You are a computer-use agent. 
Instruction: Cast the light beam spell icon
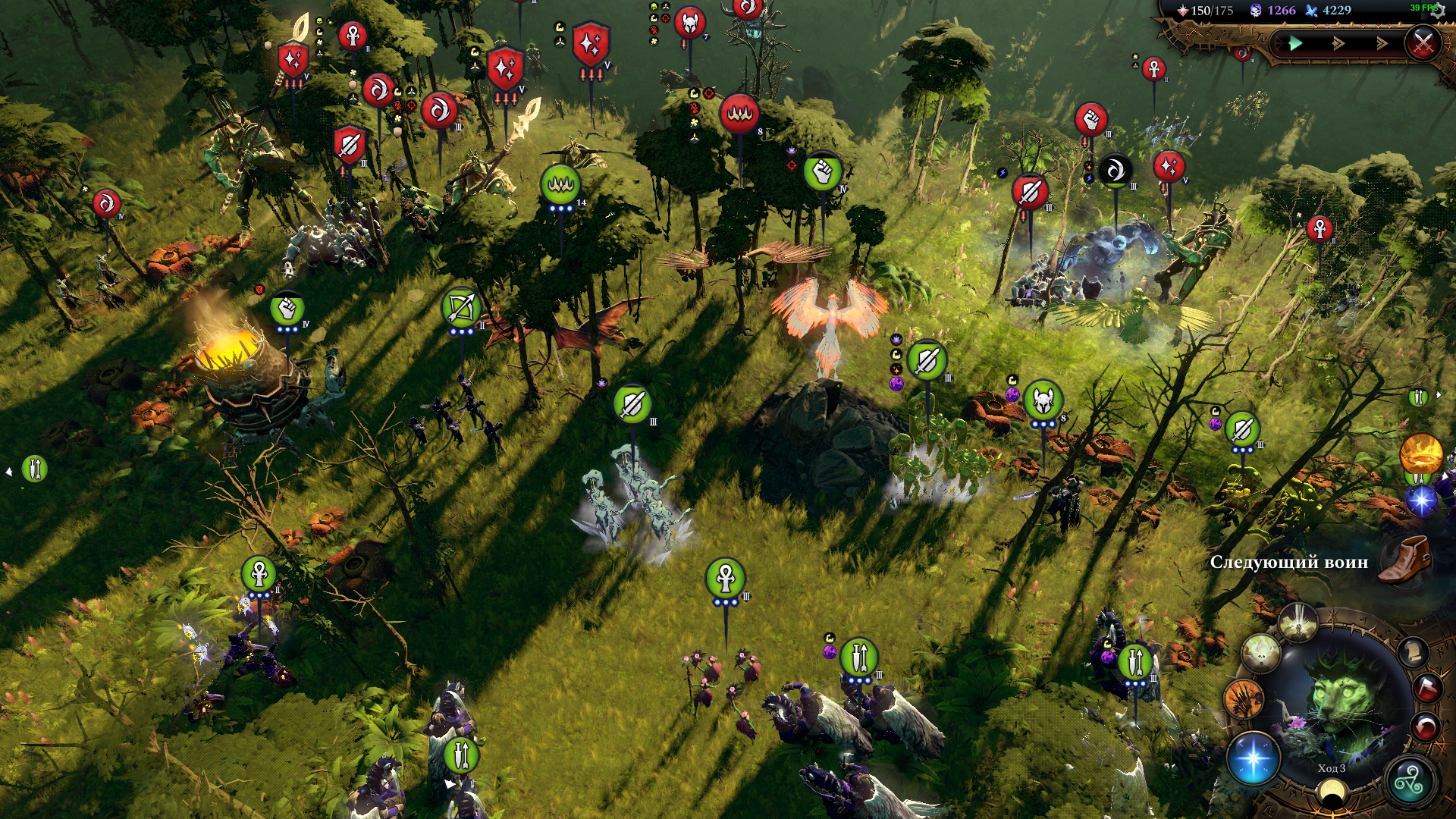click(x=1298, y=623)
